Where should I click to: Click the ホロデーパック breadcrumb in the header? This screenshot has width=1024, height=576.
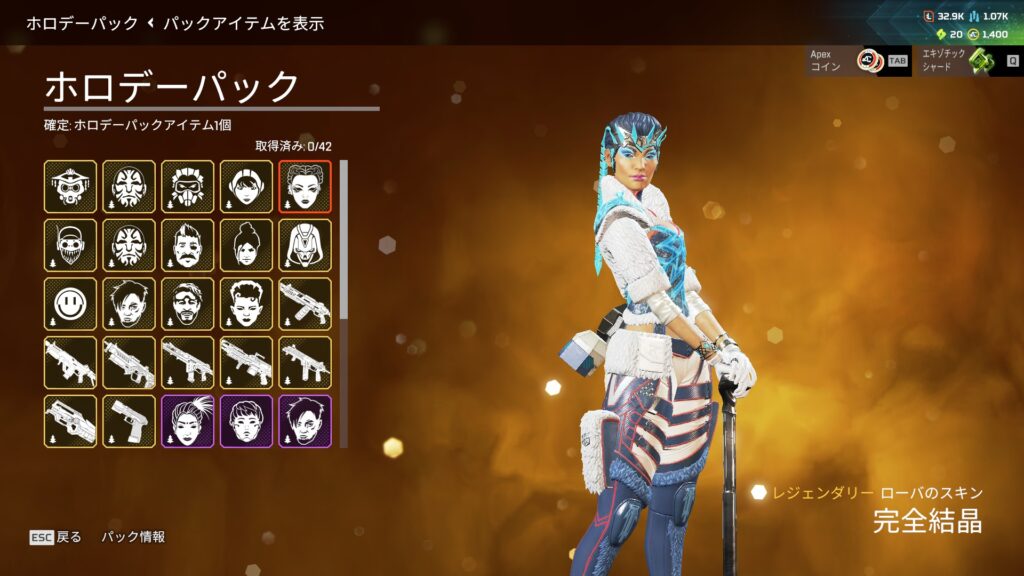[x=82, y=22]
